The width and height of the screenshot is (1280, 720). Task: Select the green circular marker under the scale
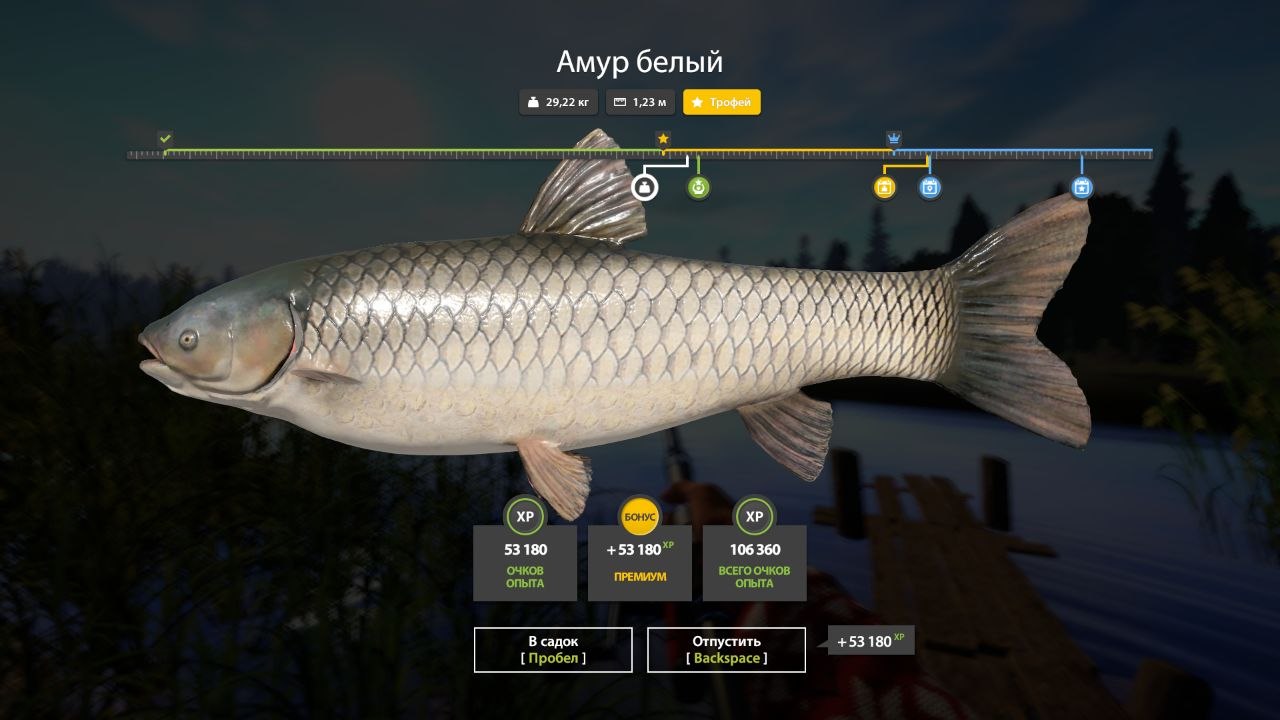point(698,187)
